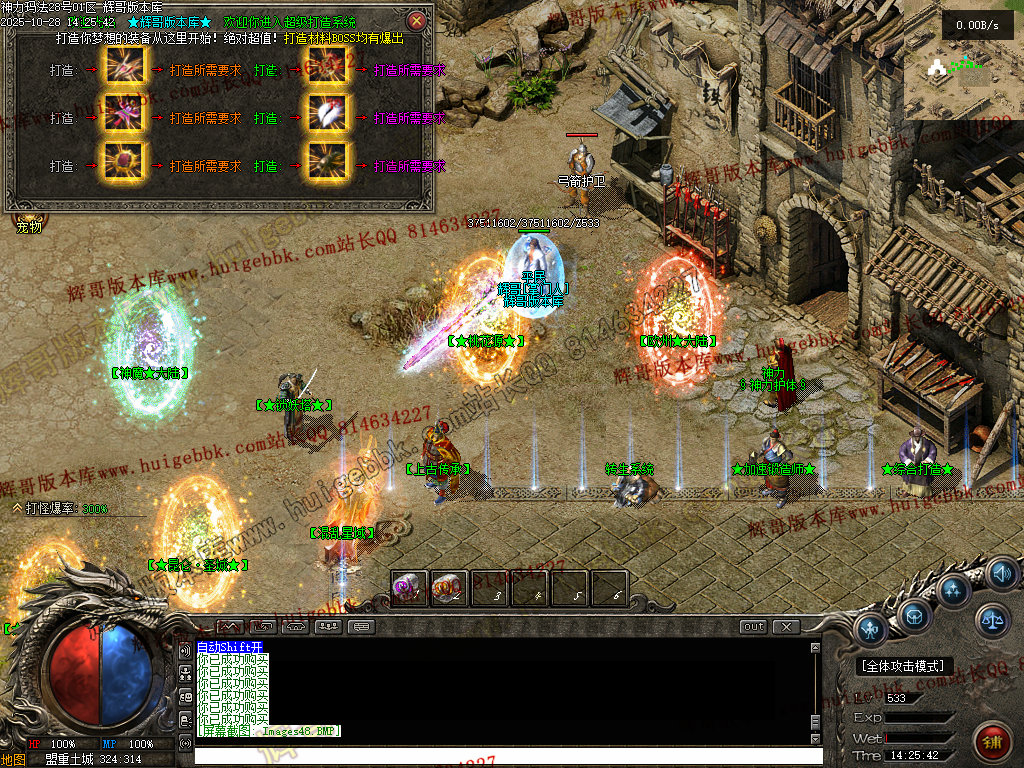Viewport: 1024px width, 768px height.
Task: Open the character figure button
Action: 872,630
